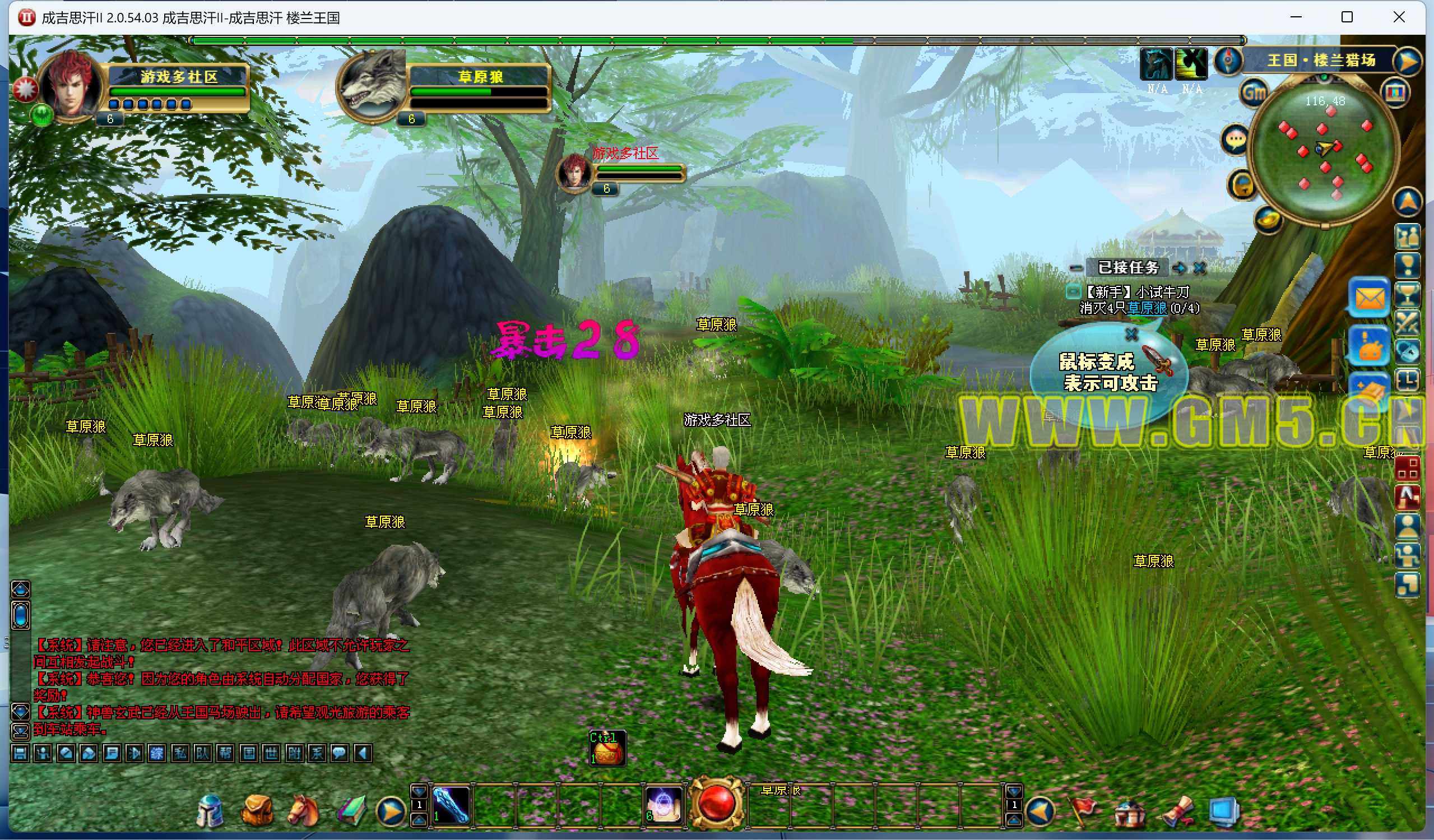Open the horse mount menu icon
This screenshot has height=840, width=1434.
pyautogui.click(x=303, y=810)
